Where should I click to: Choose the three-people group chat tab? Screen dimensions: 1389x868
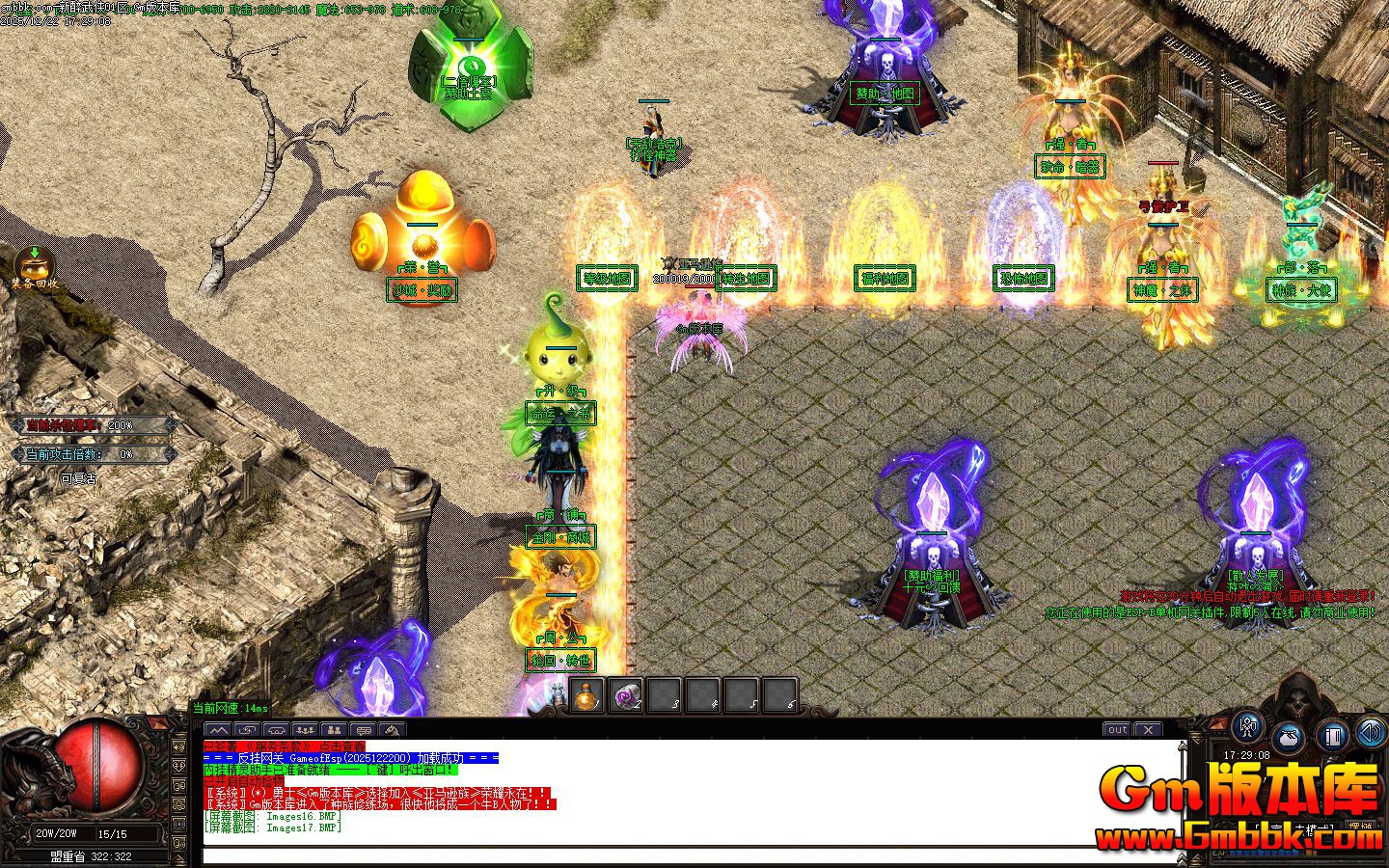point(305,730)
